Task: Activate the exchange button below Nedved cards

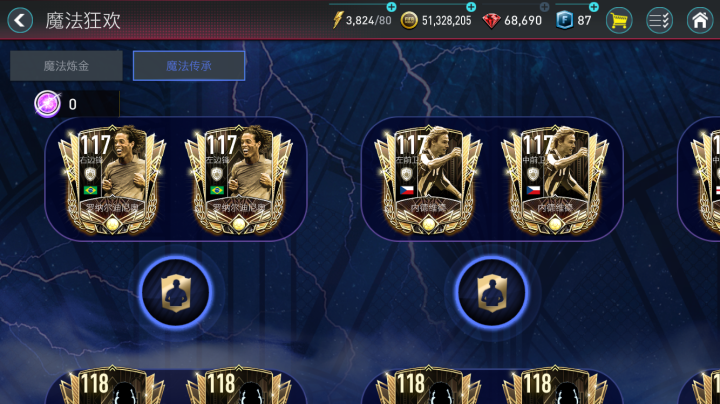Action: (x=491, y=291)
